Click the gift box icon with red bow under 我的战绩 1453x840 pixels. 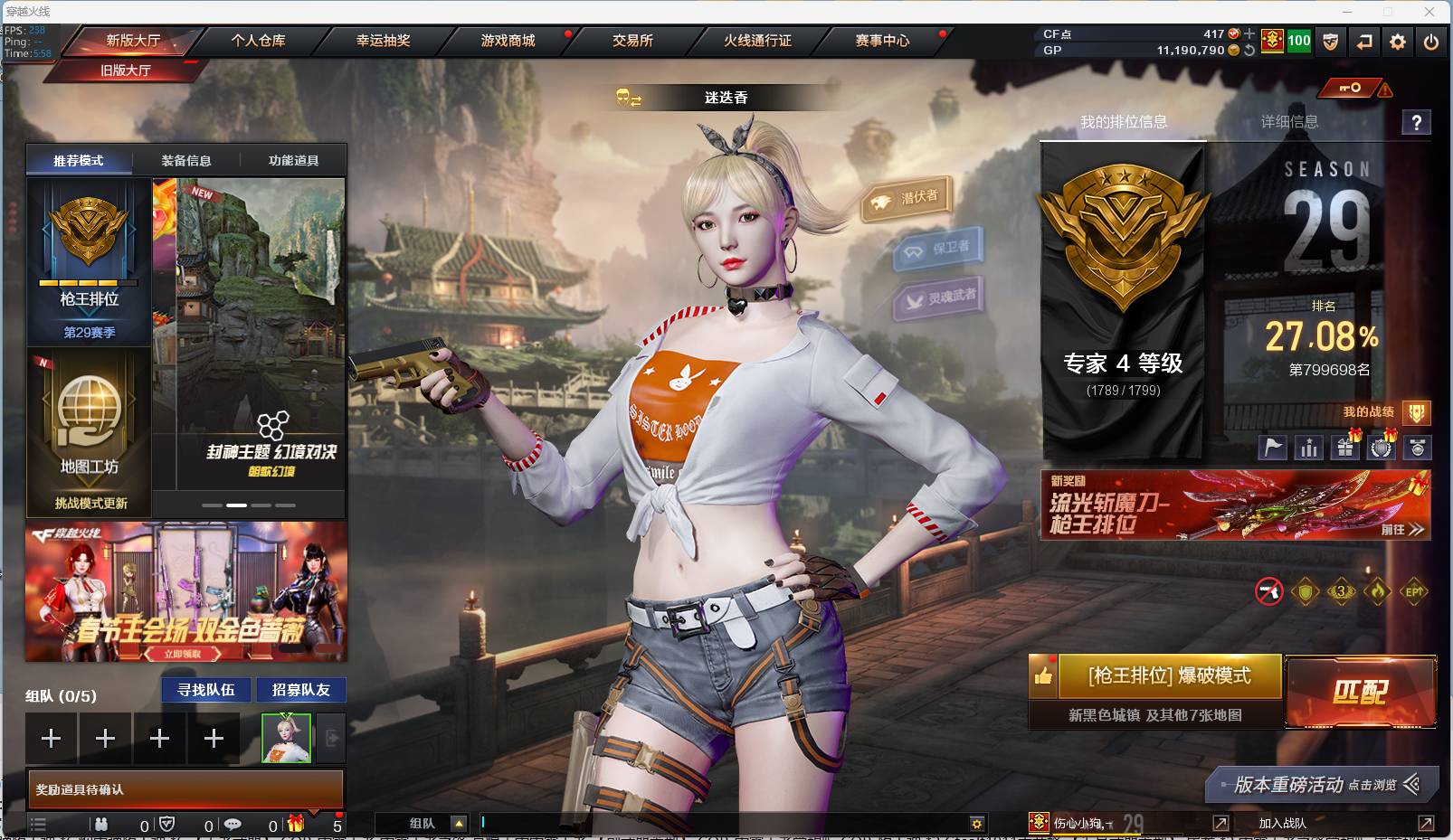click(1345, 447)
